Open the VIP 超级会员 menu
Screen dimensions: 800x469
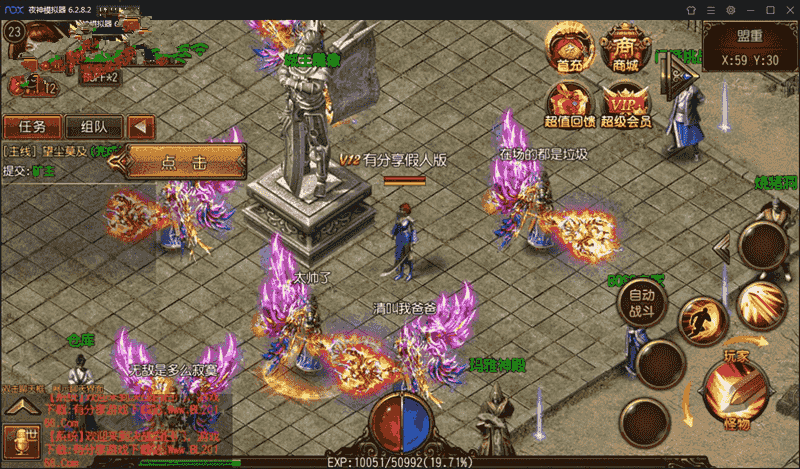coord(626,104)
